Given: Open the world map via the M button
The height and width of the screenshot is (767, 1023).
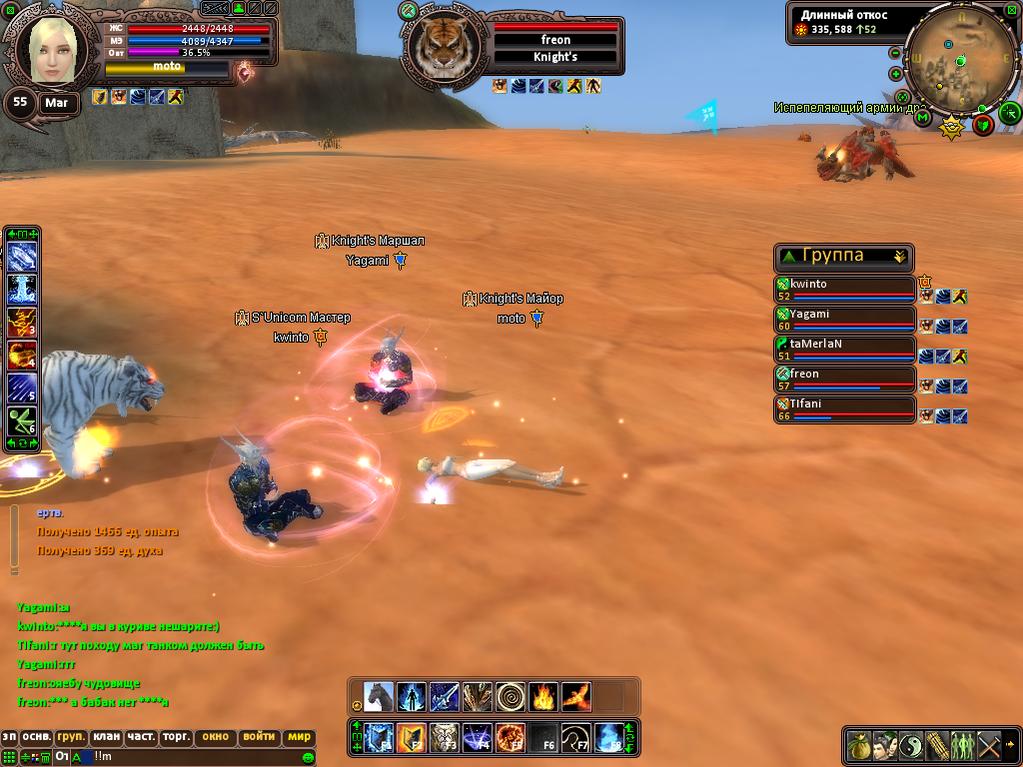Looking at the screenshot, I should pos(922,118).
